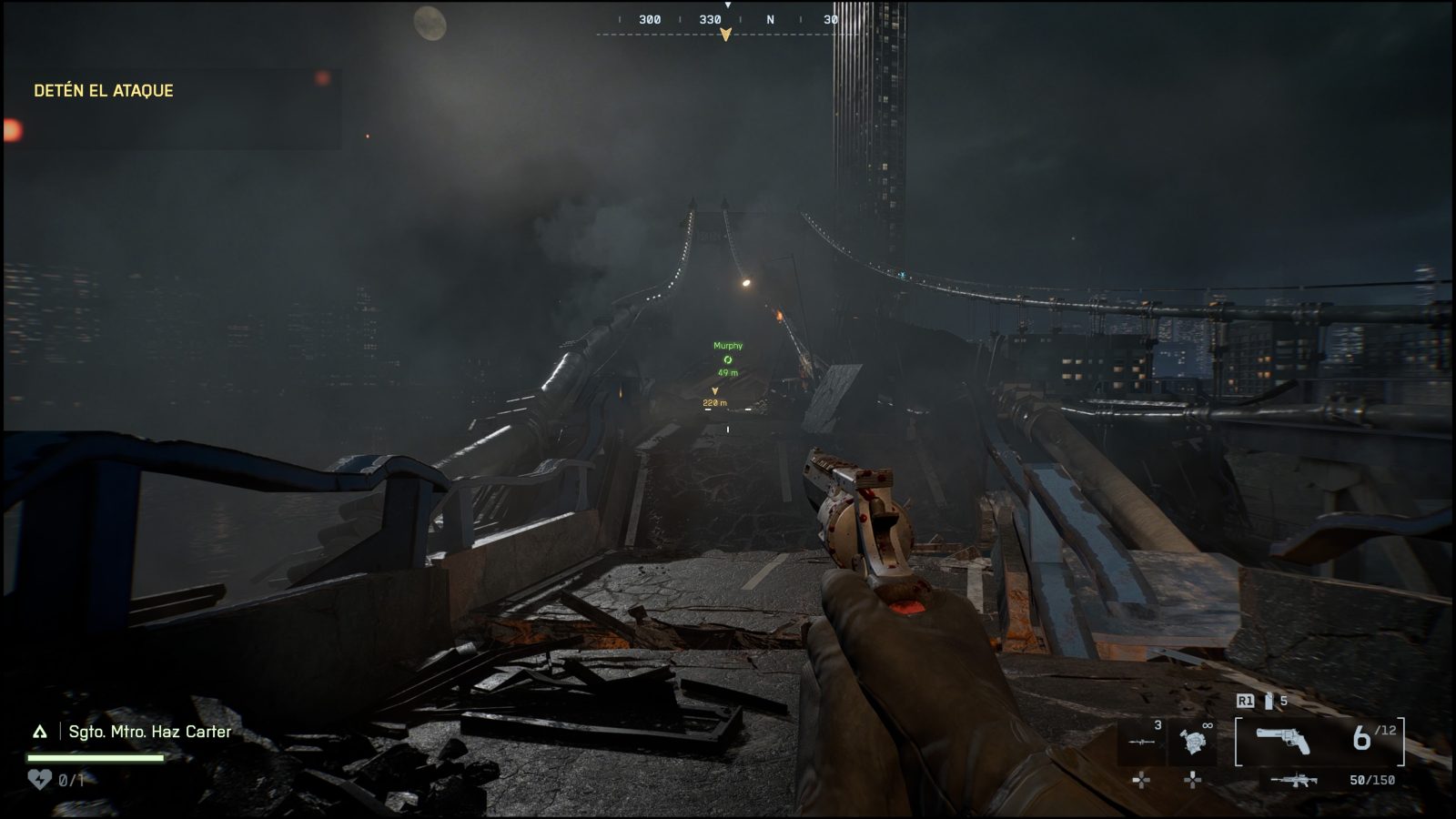
Task: Click the yellow compass direction arrow
Action: (x=725, y=35)
